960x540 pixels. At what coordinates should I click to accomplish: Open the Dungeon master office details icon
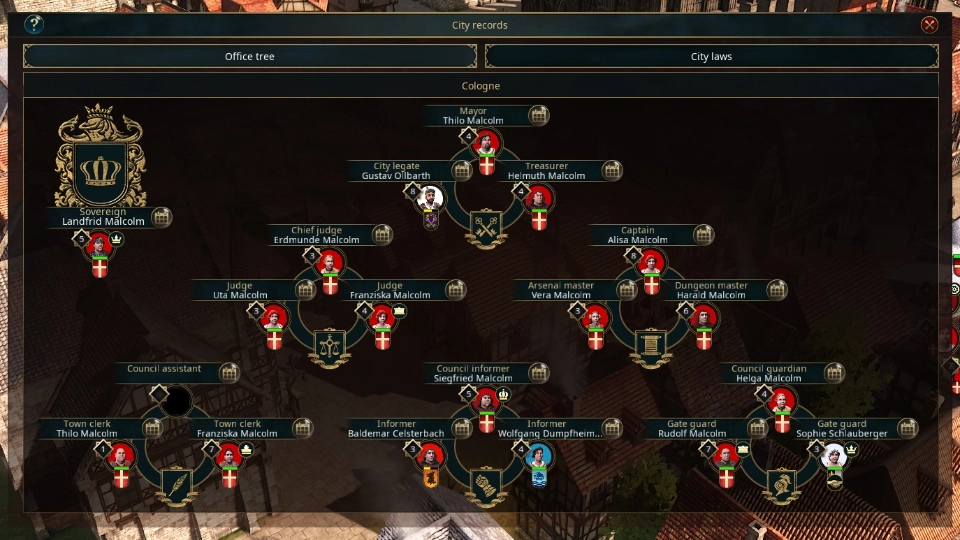tap(776, 290)
